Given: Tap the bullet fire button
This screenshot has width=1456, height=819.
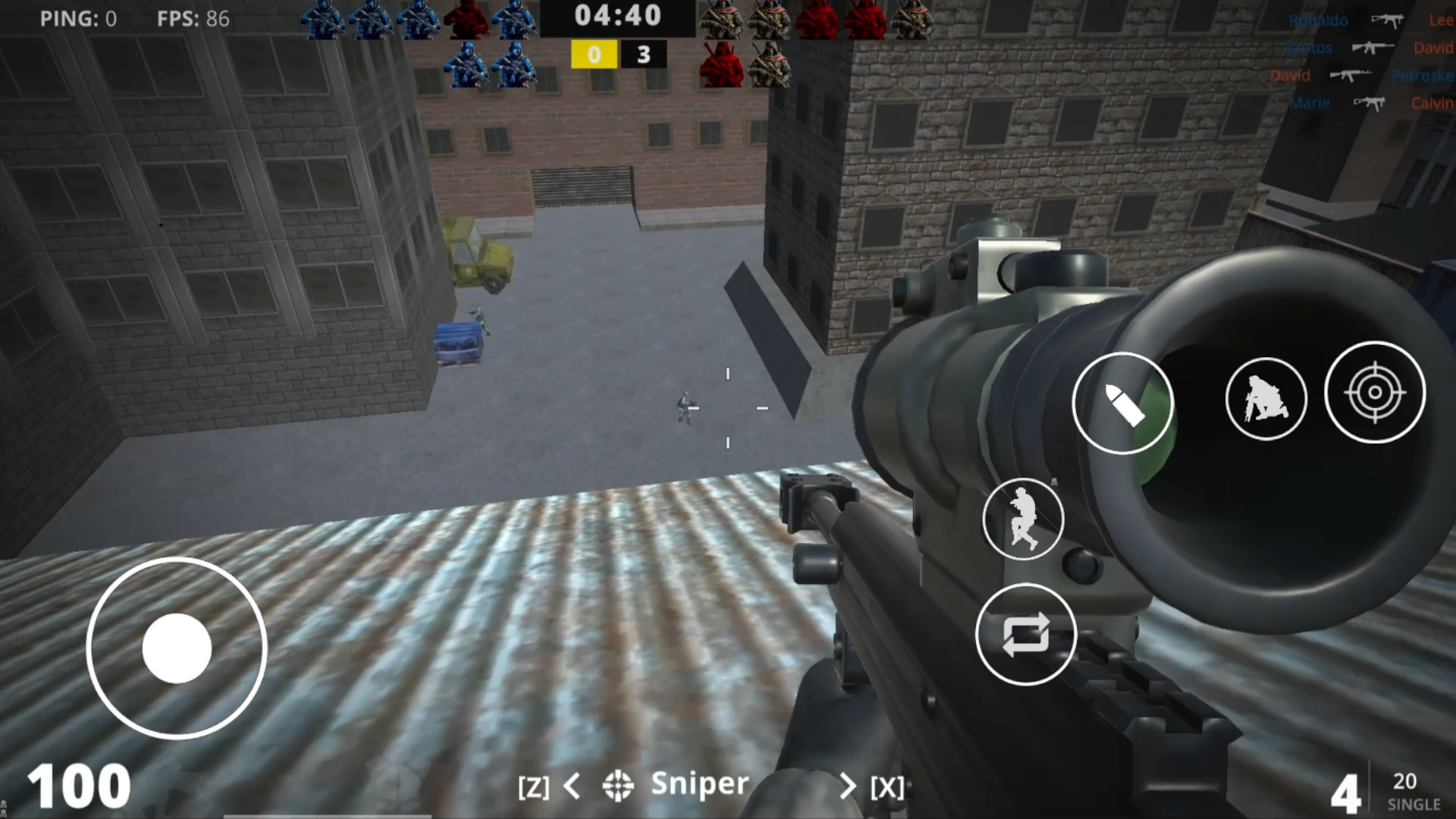Looking at the screenshot, I should pos(1124,404).
